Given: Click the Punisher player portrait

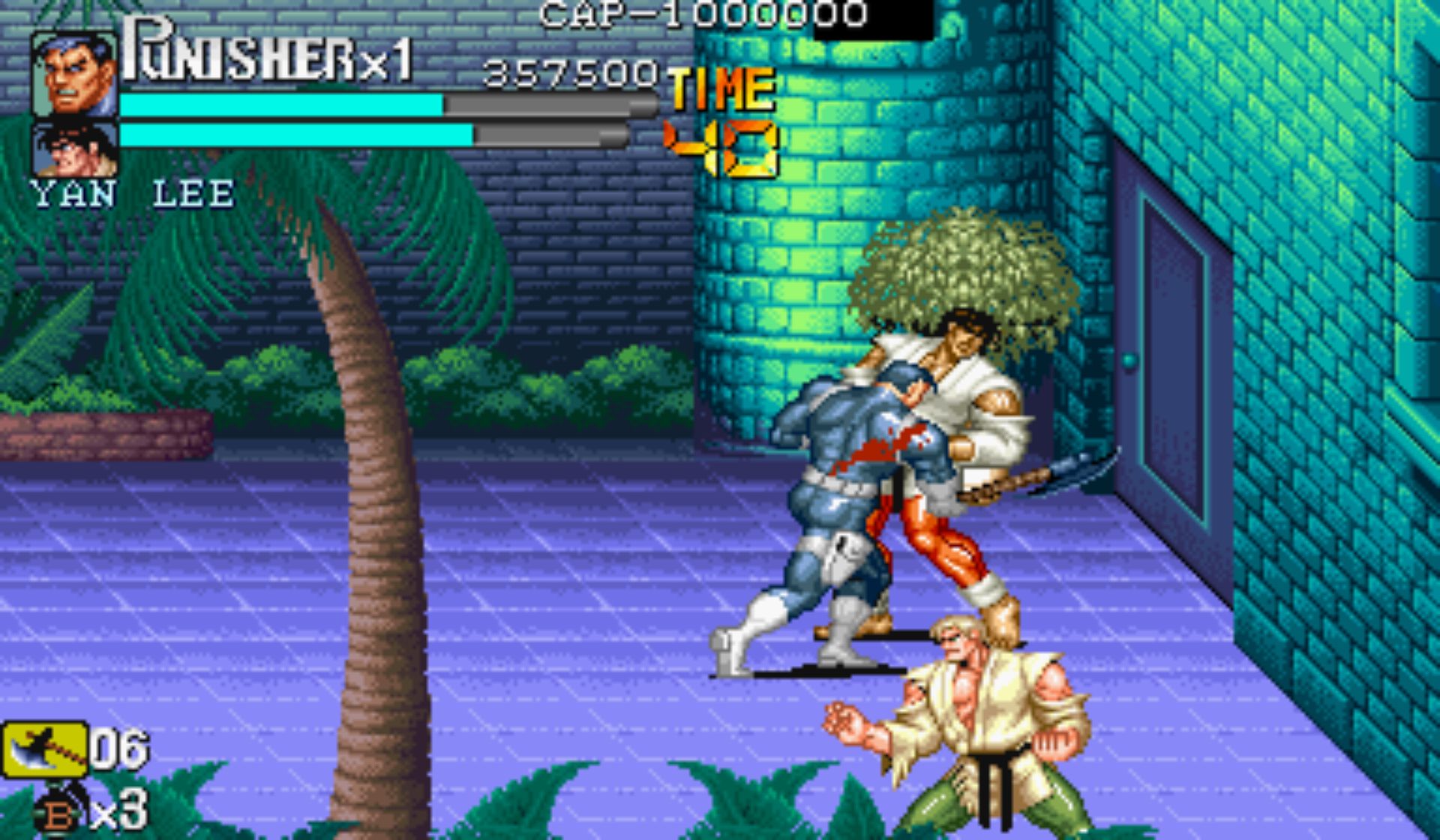Looking at the screenshot, I should (x=74, y=73).
